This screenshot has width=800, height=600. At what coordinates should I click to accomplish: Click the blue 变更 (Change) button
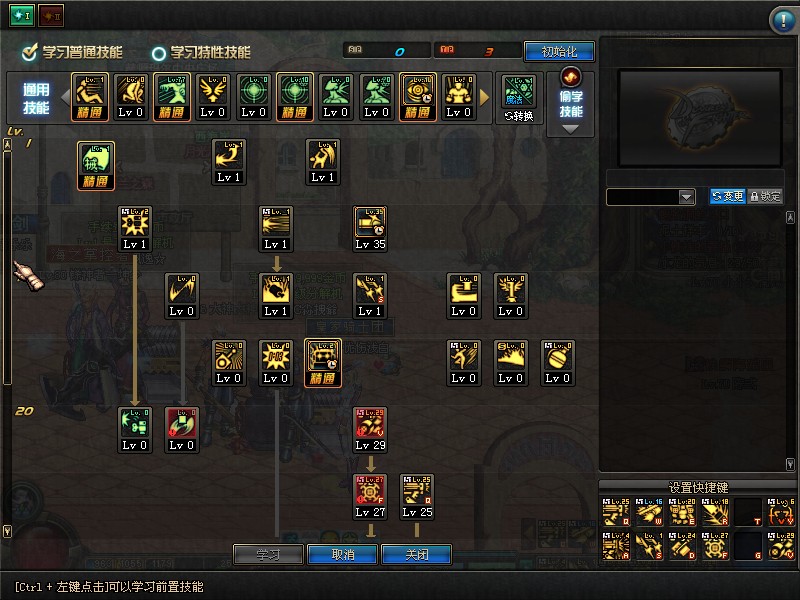pyautogui.click(x=727, y=197)
